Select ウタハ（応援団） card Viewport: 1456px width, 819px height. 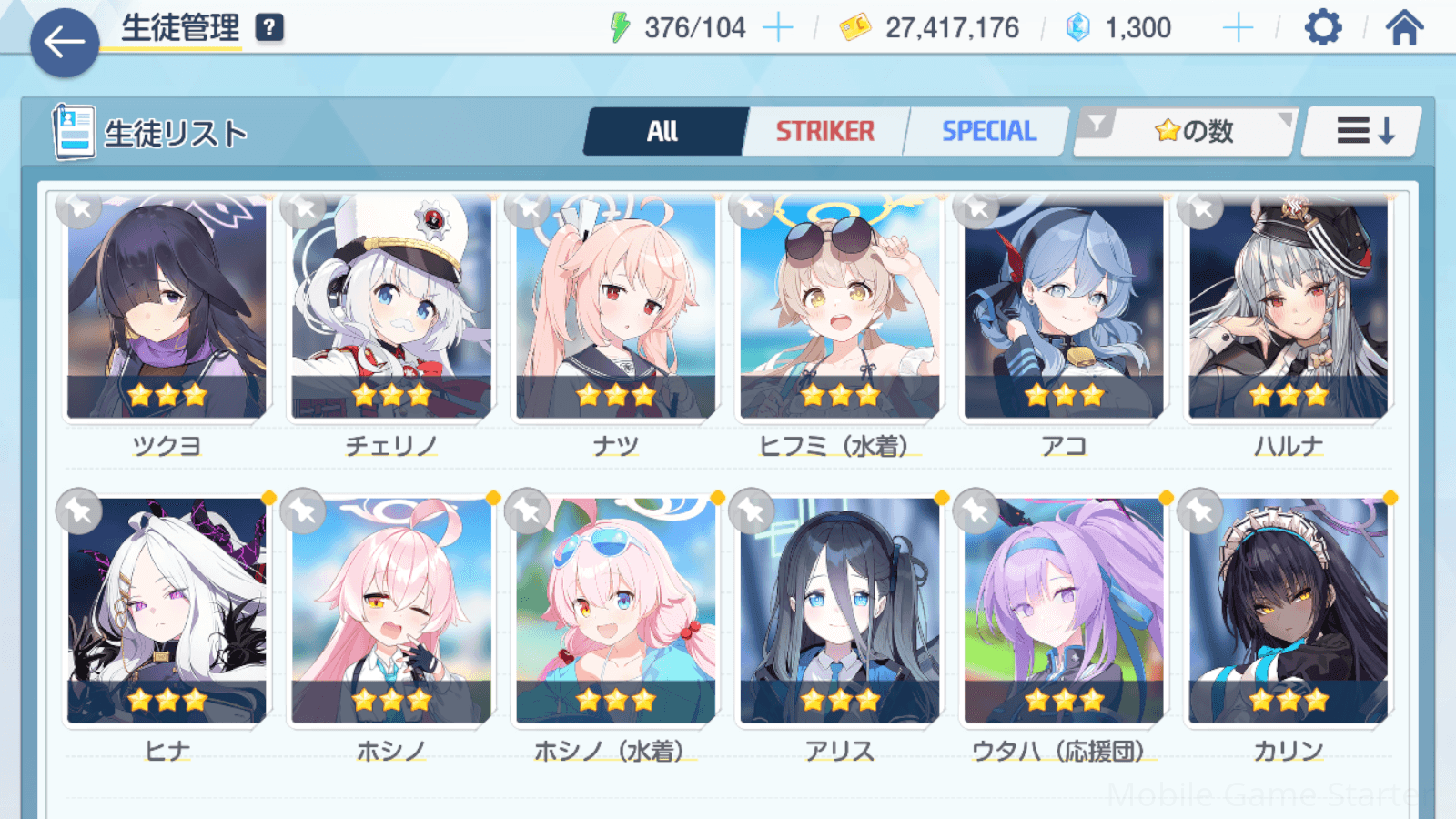tap(1064, 610)
